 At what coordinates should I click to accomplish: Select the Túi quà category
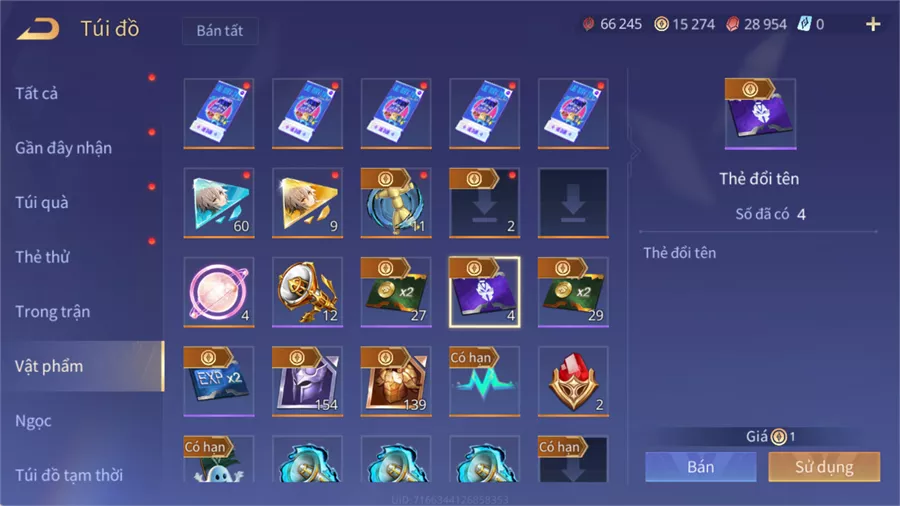point(41,203)
